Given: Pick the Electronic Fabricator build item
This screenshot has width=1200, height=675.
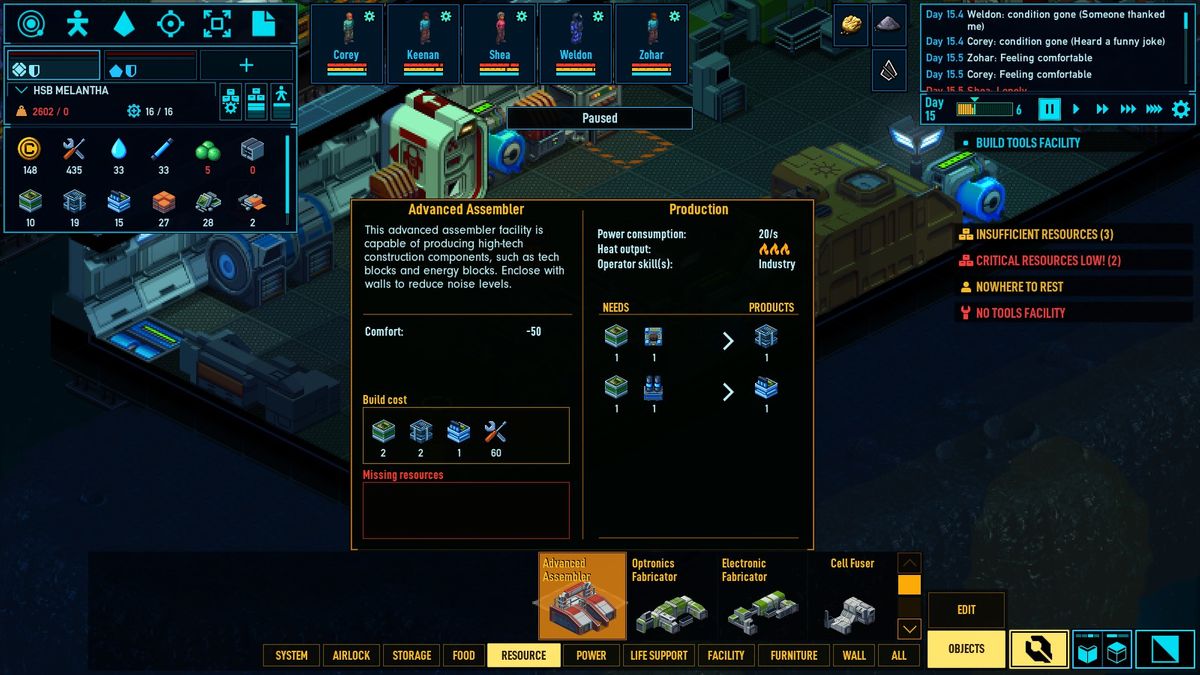Looking at the screenshot, I should [x=762, y=596].
